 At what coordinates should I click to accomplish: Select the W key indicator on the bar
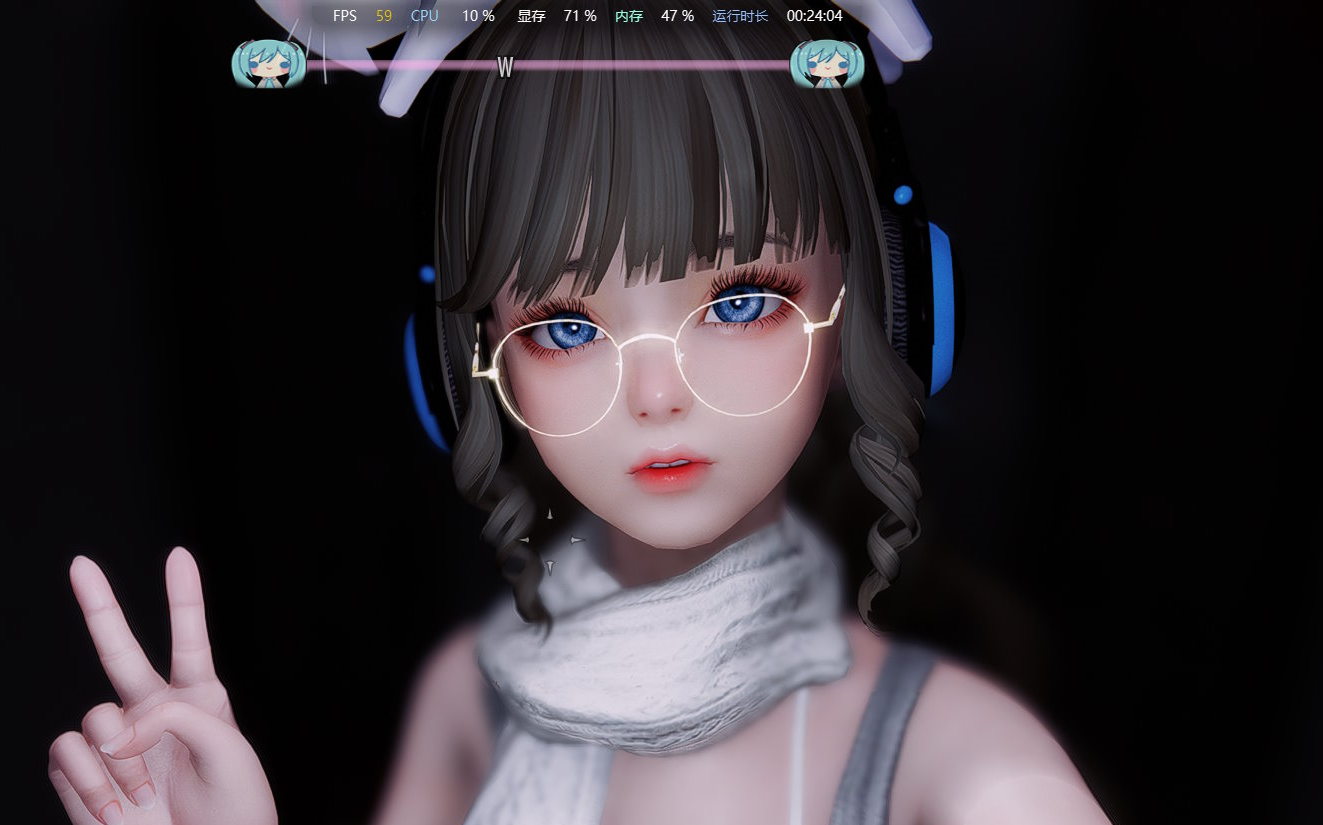(x=505, y=68)
